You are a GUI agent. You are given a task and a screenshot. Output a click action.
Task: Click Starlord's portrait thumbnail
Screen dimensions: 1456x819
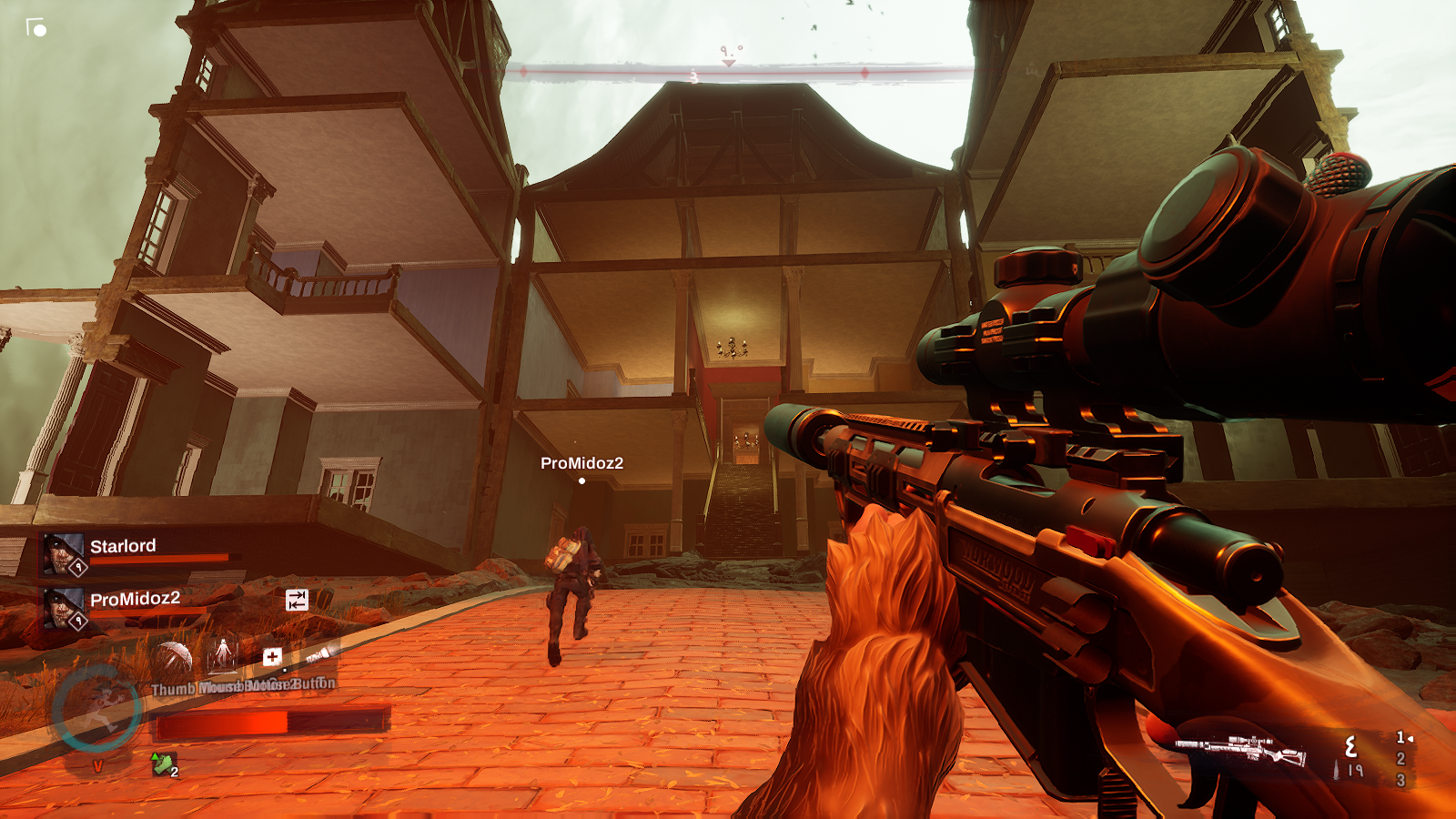point(61,551)
